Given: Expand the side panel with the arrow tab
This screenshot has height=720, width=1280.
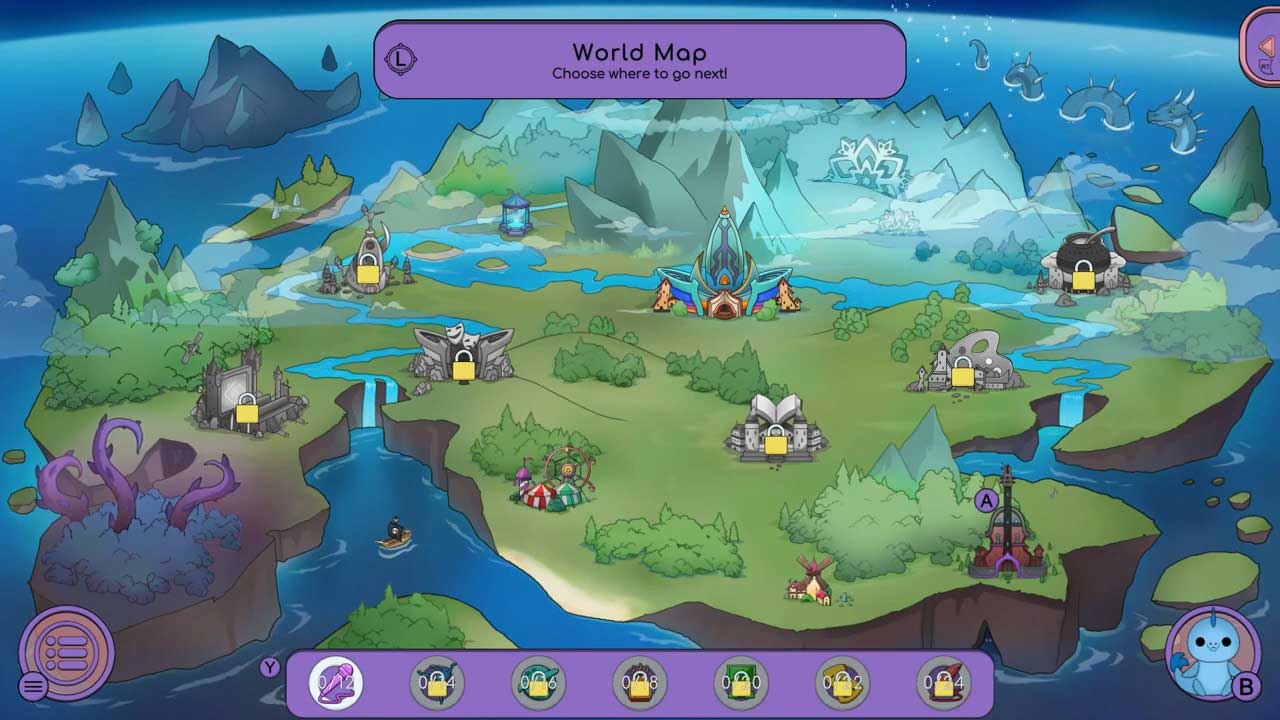Looking at the screenshot, I should pos(1263,47).
